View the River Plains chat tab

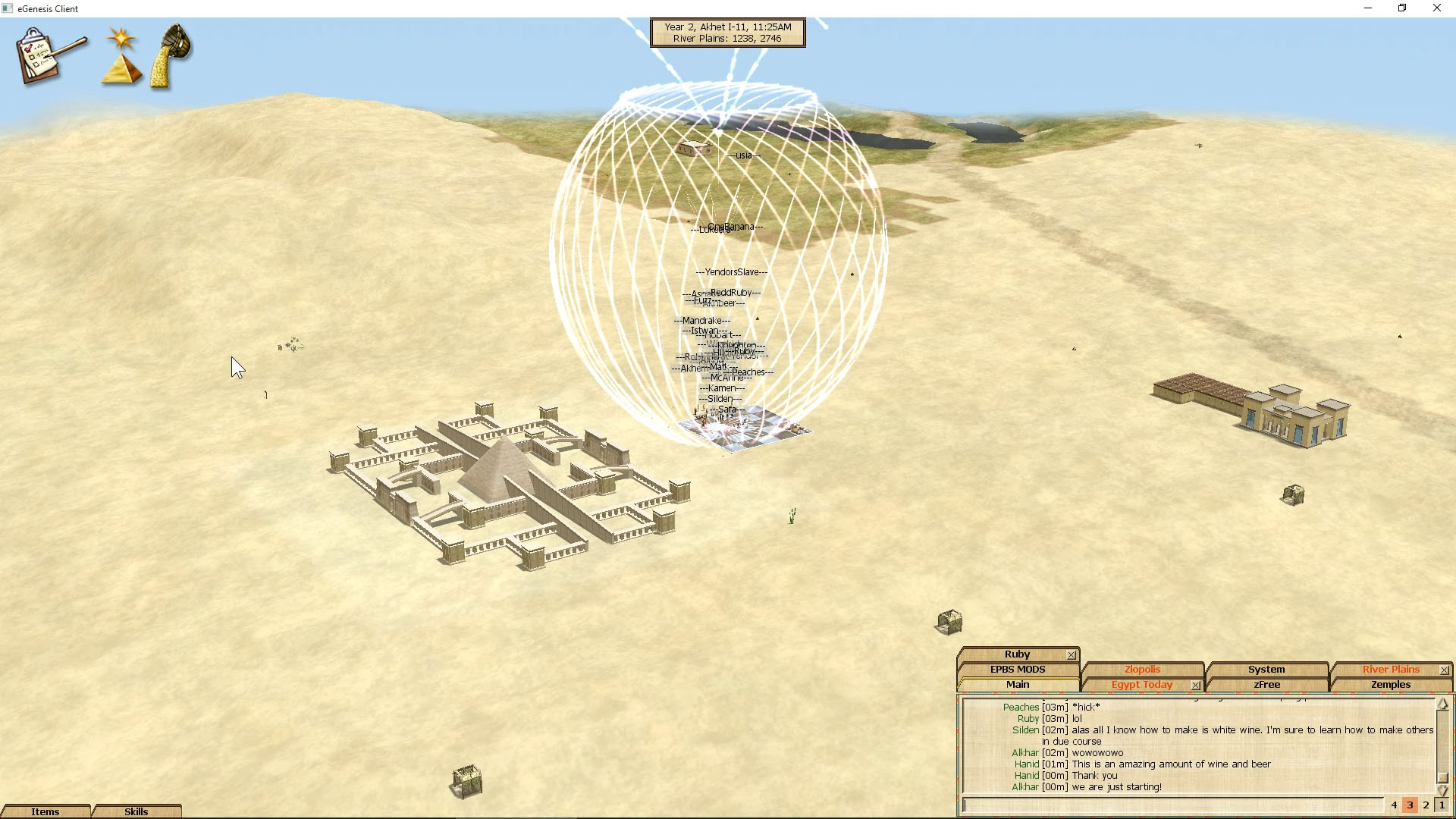tap(1390, 670)
